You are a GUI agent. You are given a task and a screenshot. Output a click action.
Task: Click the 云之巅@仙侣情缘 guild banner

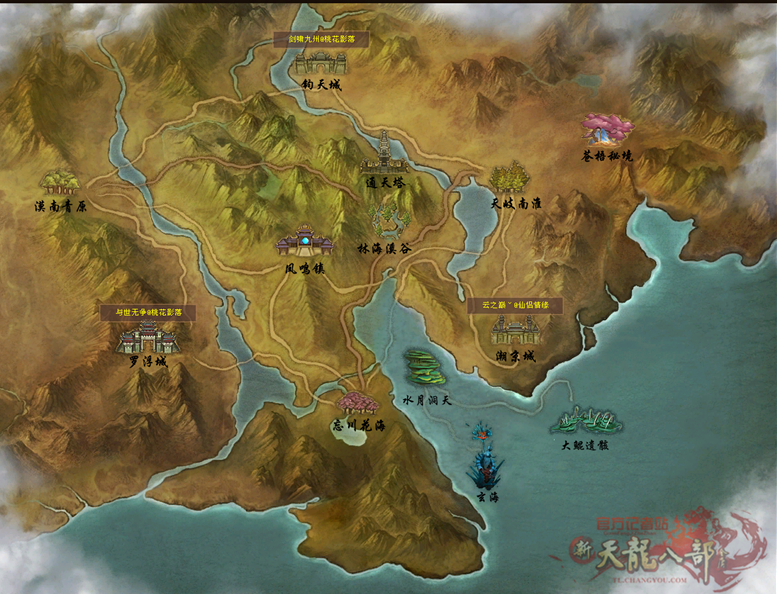pos(515,305)
